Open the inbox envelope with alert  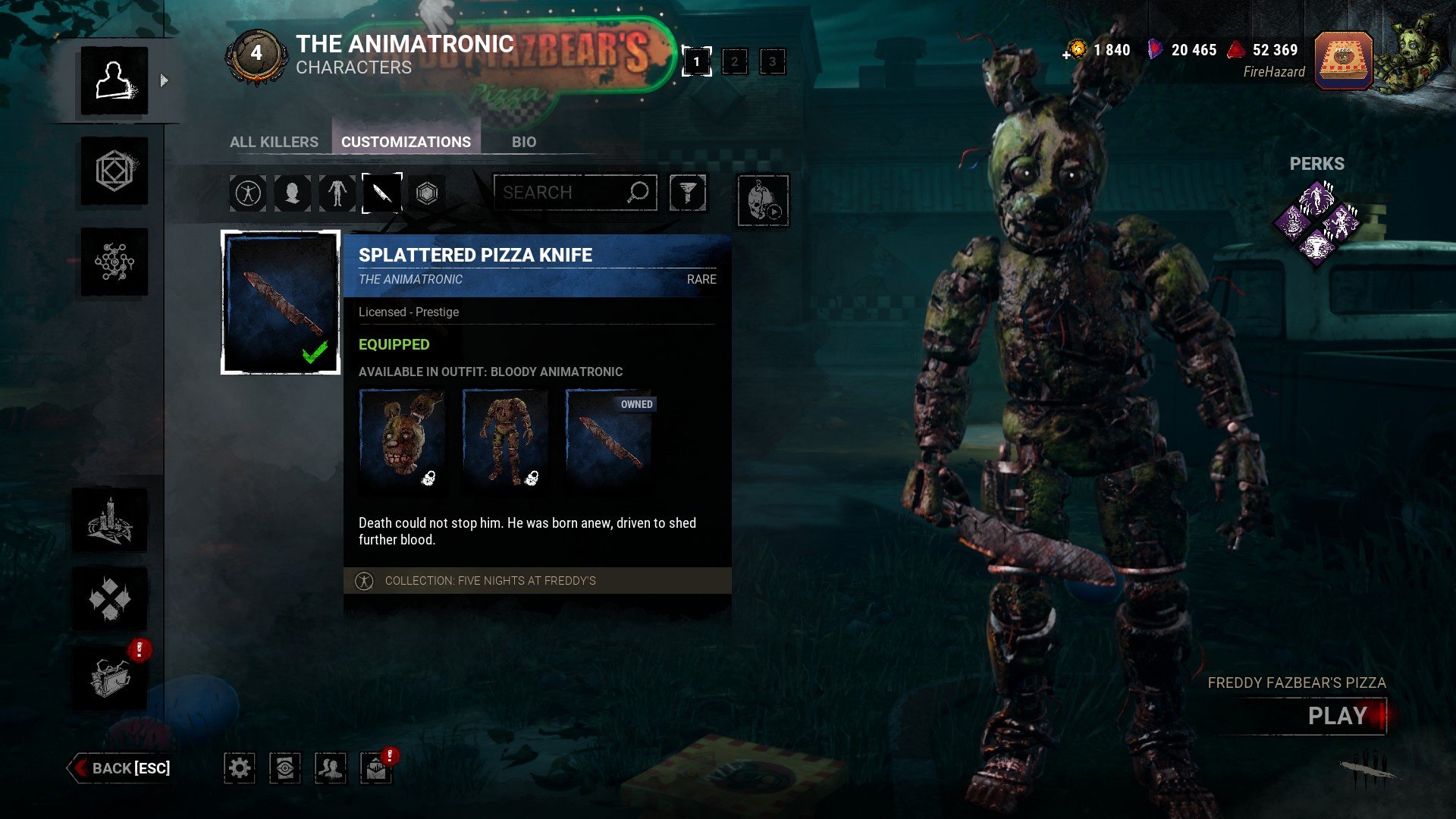click(x=376, y=768)
